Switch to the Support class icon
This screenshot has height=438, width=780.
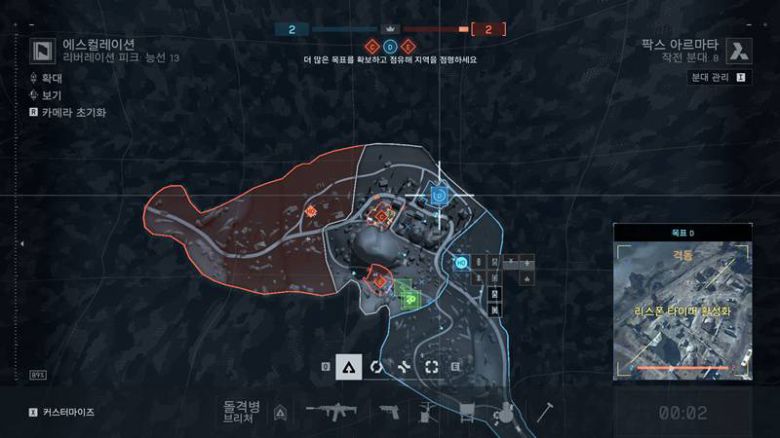tap(404, 367)
